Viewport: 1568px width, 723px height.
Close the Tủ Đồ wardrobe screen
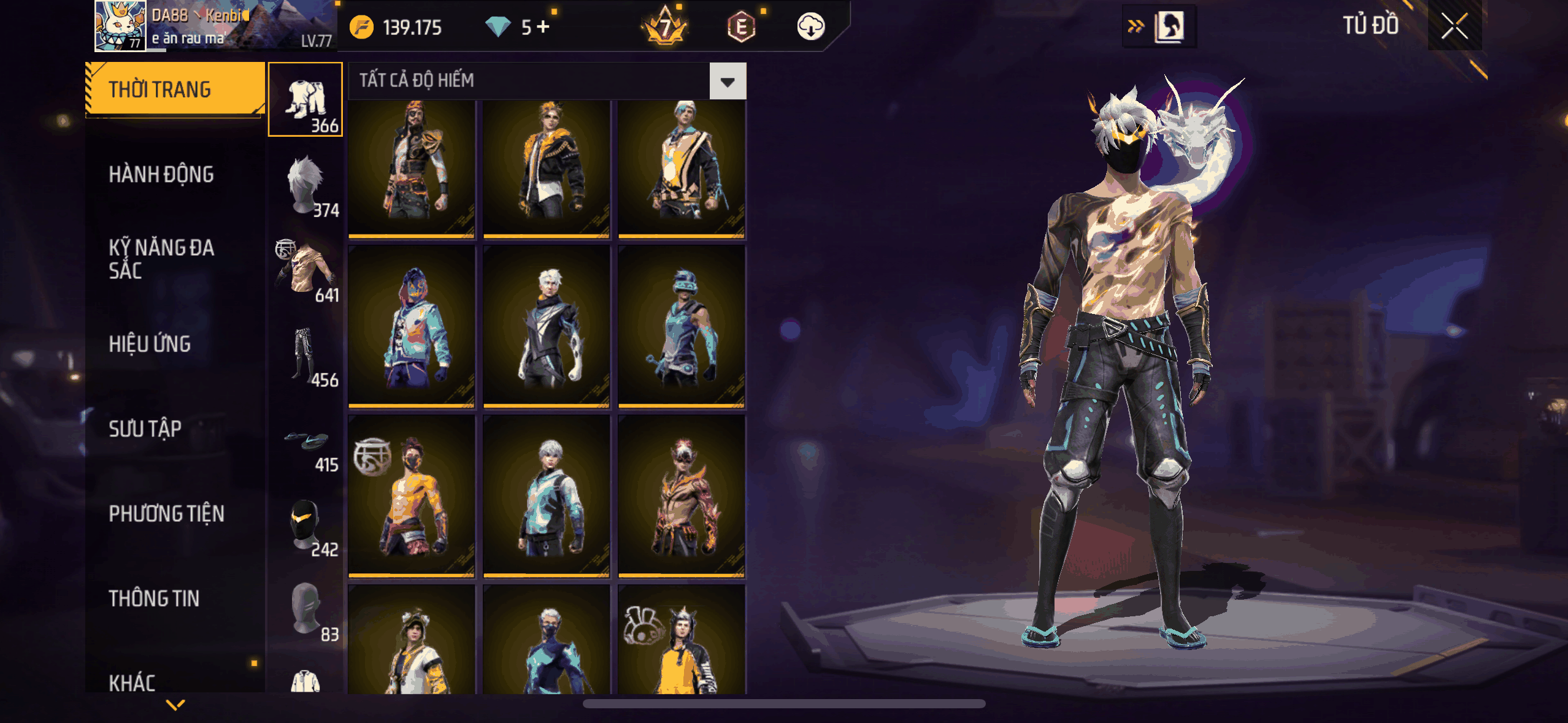pos(1454,26)
